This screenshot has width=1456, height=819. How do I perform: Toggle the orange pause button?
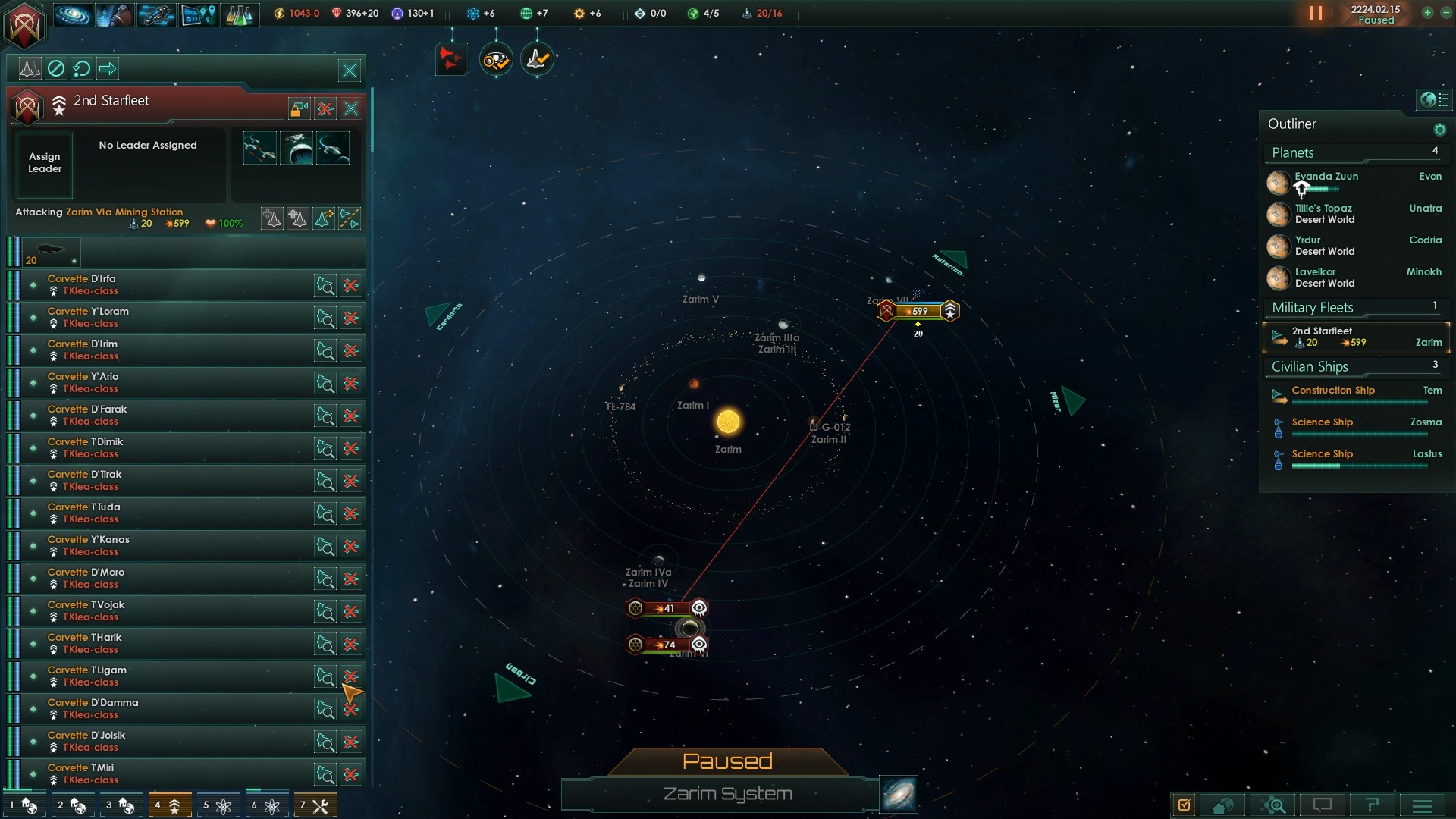pos(1316,14)
